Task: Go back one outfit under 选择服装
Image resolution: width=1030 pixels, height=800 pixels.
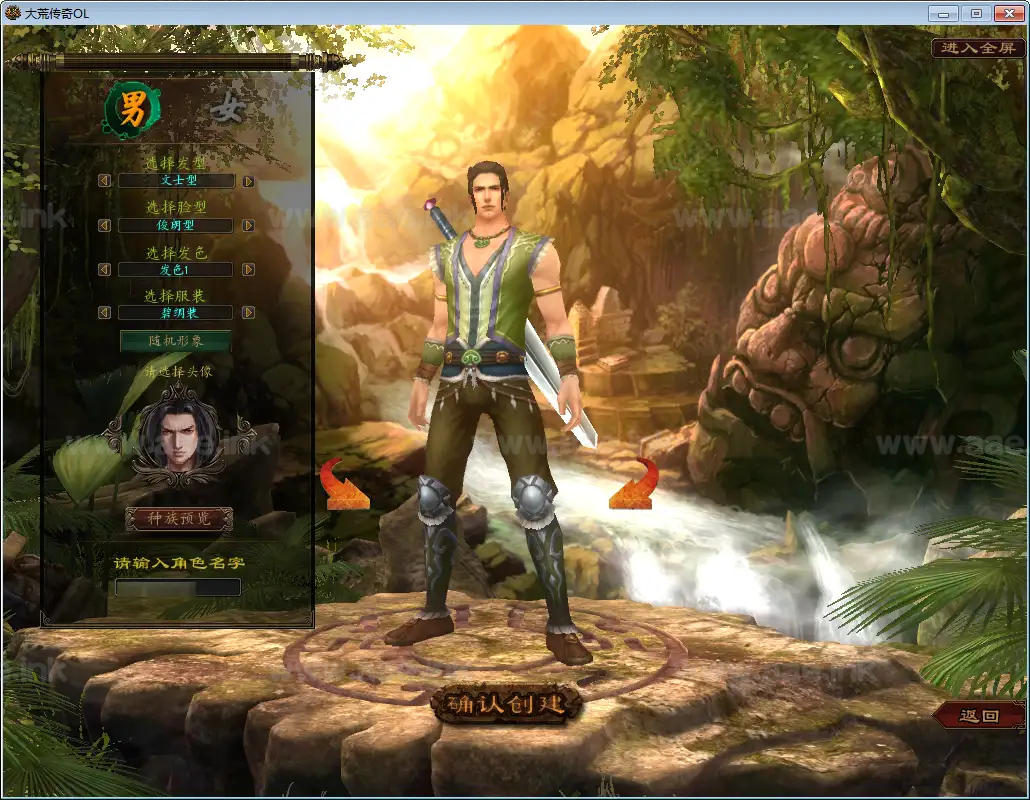Action: pos(104,313)
